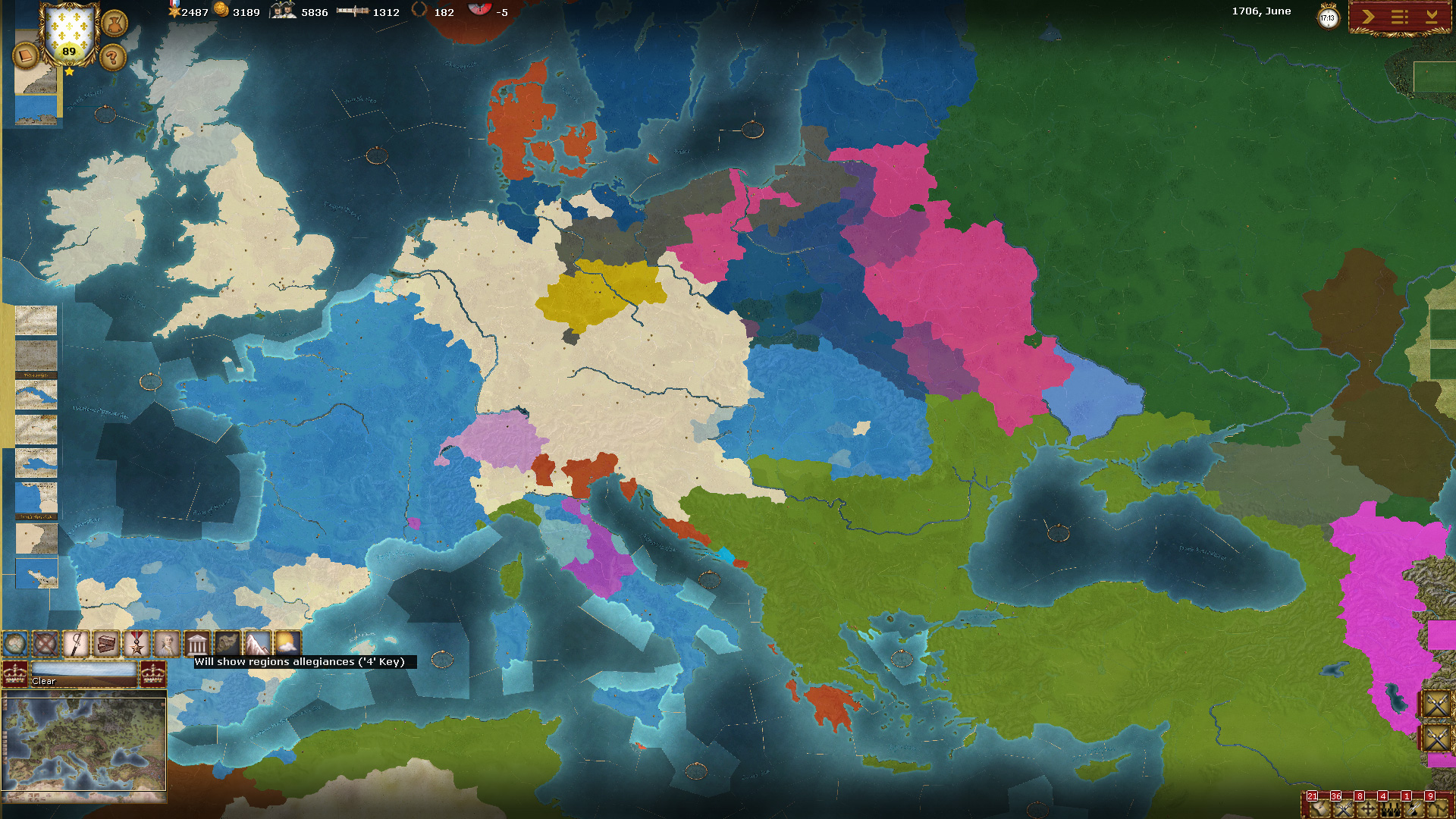The width and height of the screenshot is (1456, 819).
Task: Activate the military saber map filter
Action: pyautogui.click(x=76, y=644)
